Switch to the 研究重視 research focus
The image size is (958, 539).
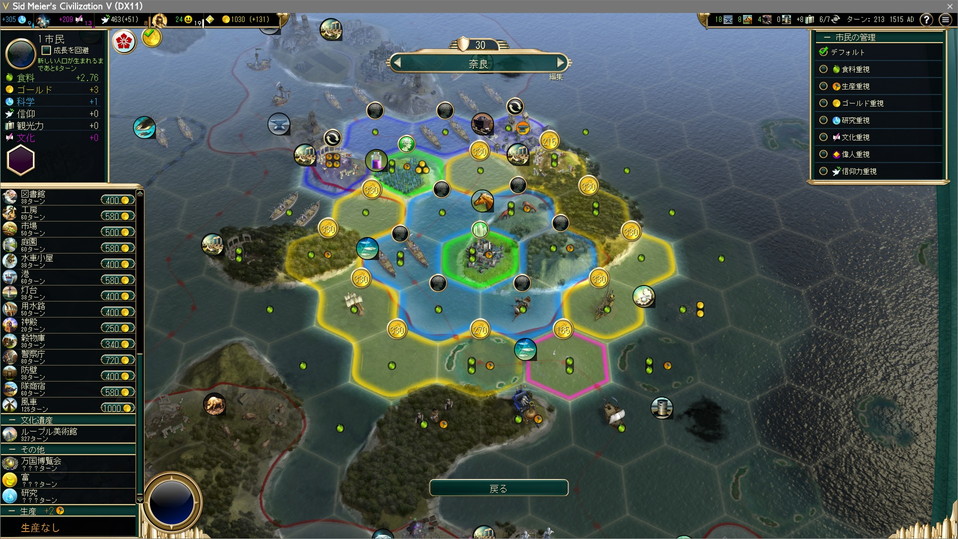[824, 120]
